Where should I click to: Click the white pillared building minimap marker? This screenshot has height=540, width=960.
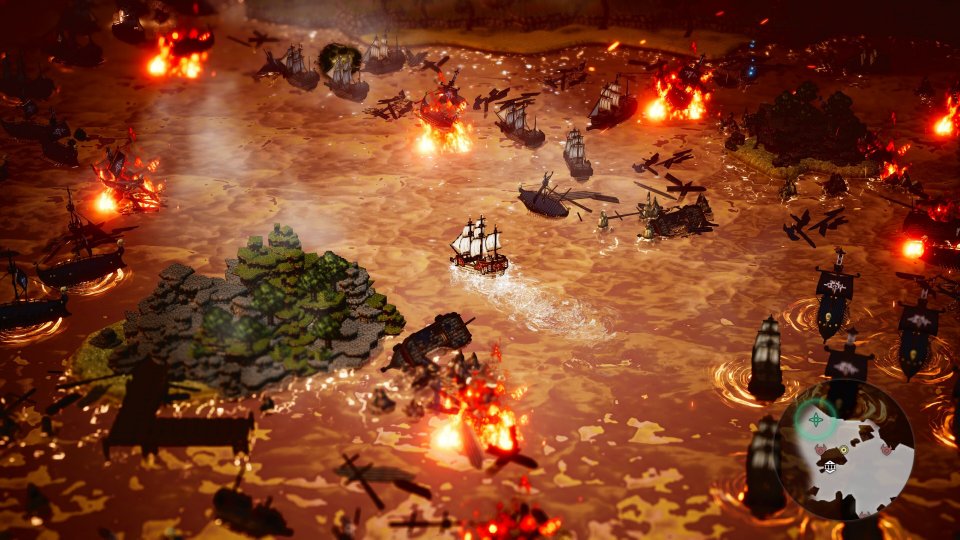pos(832,465)
